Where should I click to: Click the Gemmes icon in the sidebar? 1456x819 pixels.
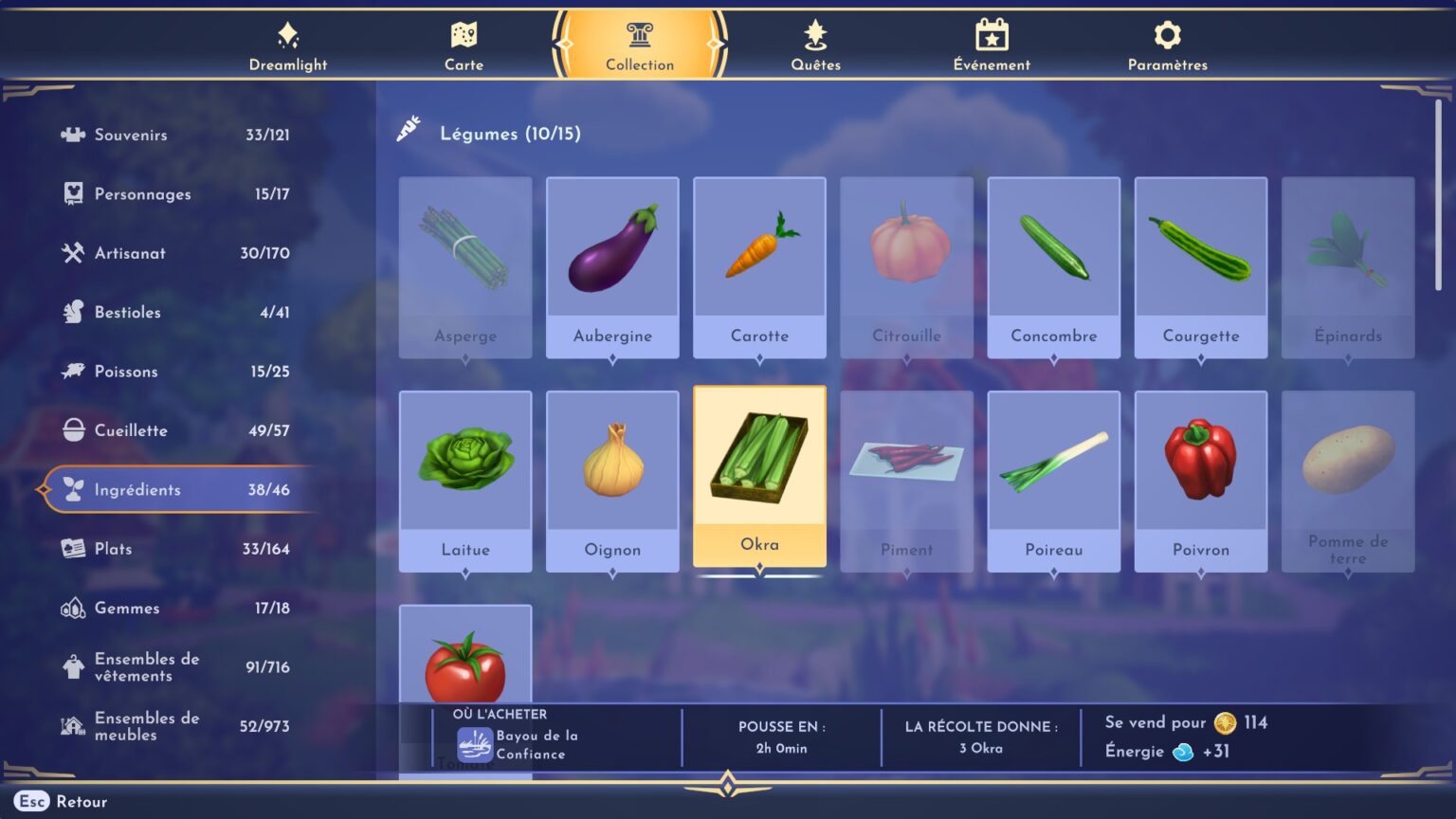point(72,608)
